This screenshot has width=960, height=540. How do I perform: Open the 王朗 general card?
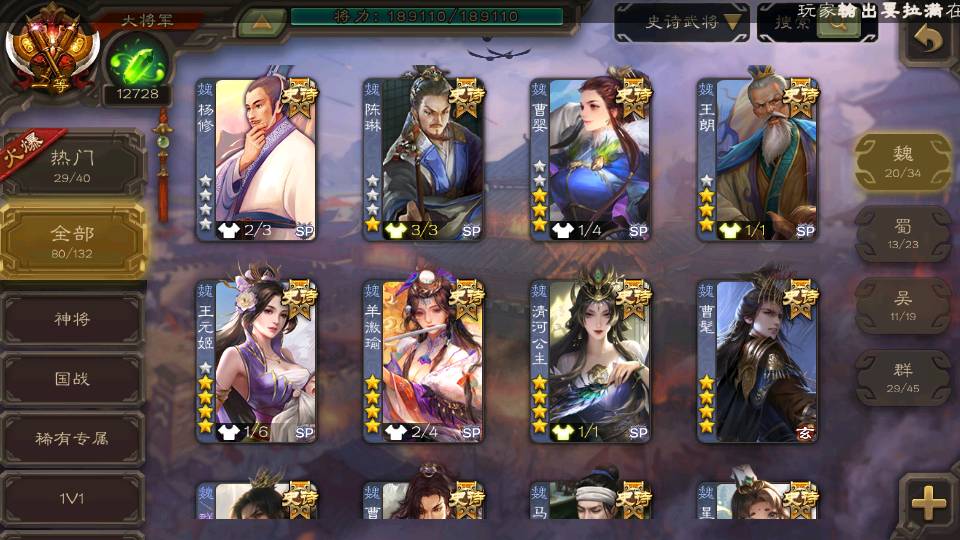tap(758, 159)
